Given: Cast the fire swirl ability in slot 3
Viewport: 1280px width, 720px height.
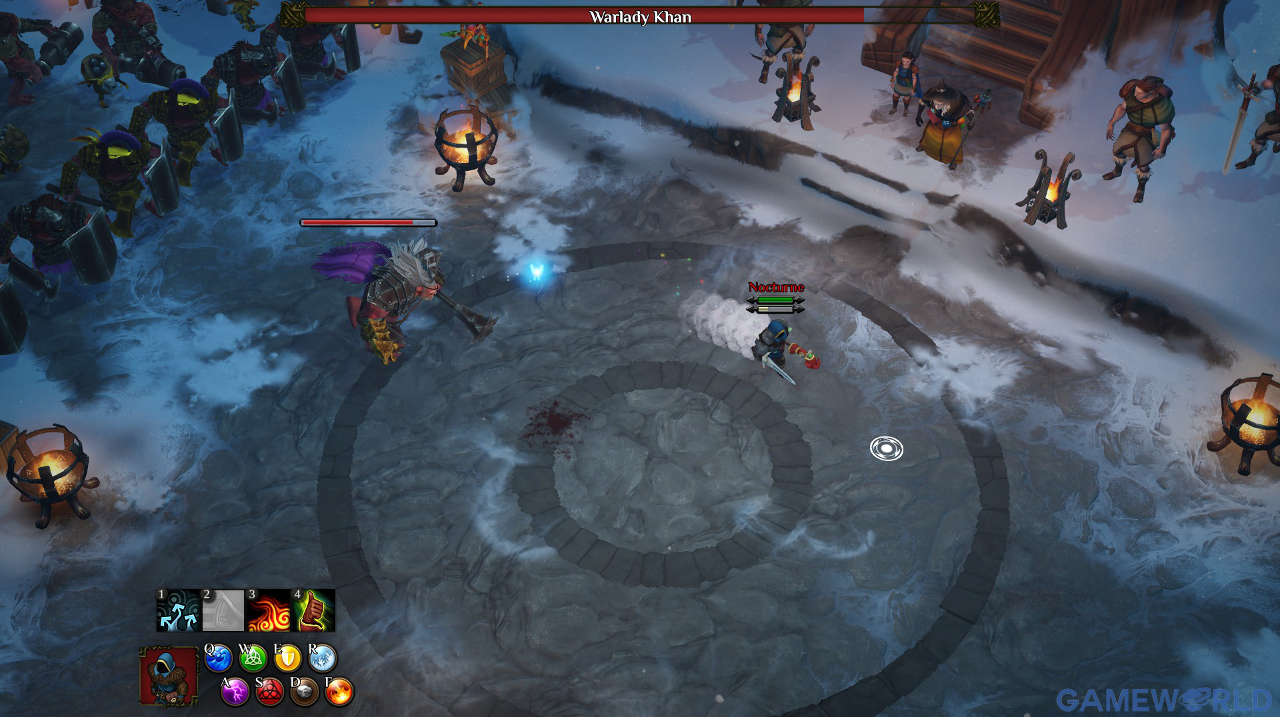Looking at the screenshot, I should [268, 610].
